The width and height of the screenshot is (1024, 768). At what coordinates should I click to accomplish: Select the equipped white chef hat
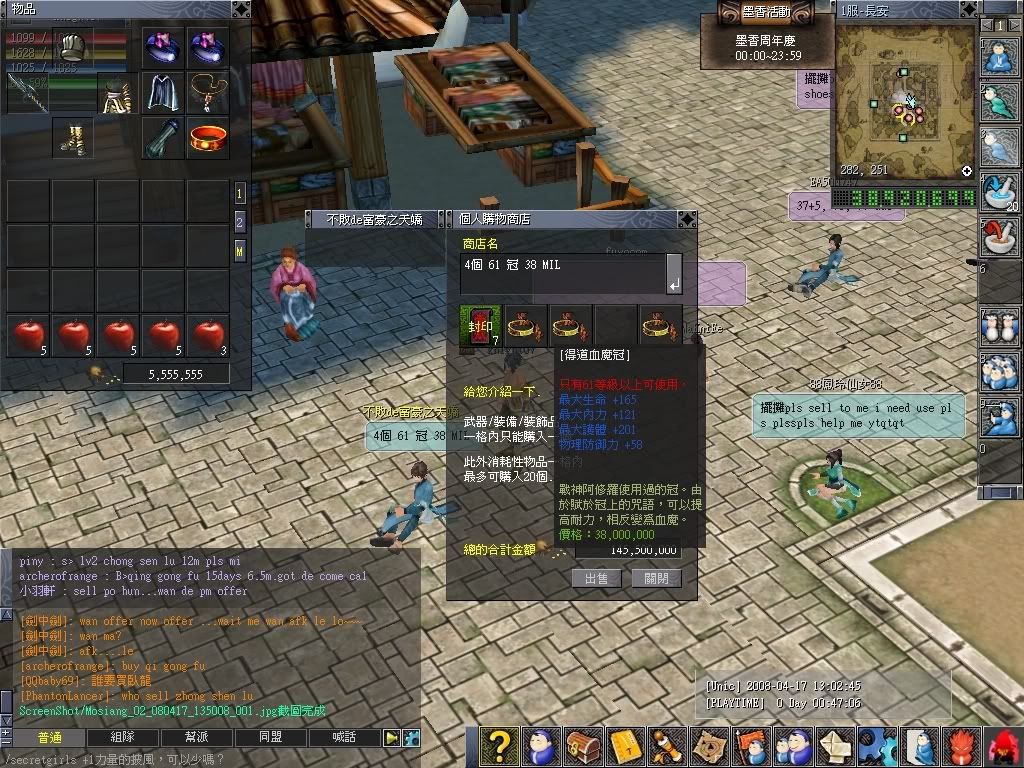click(72, 47)
